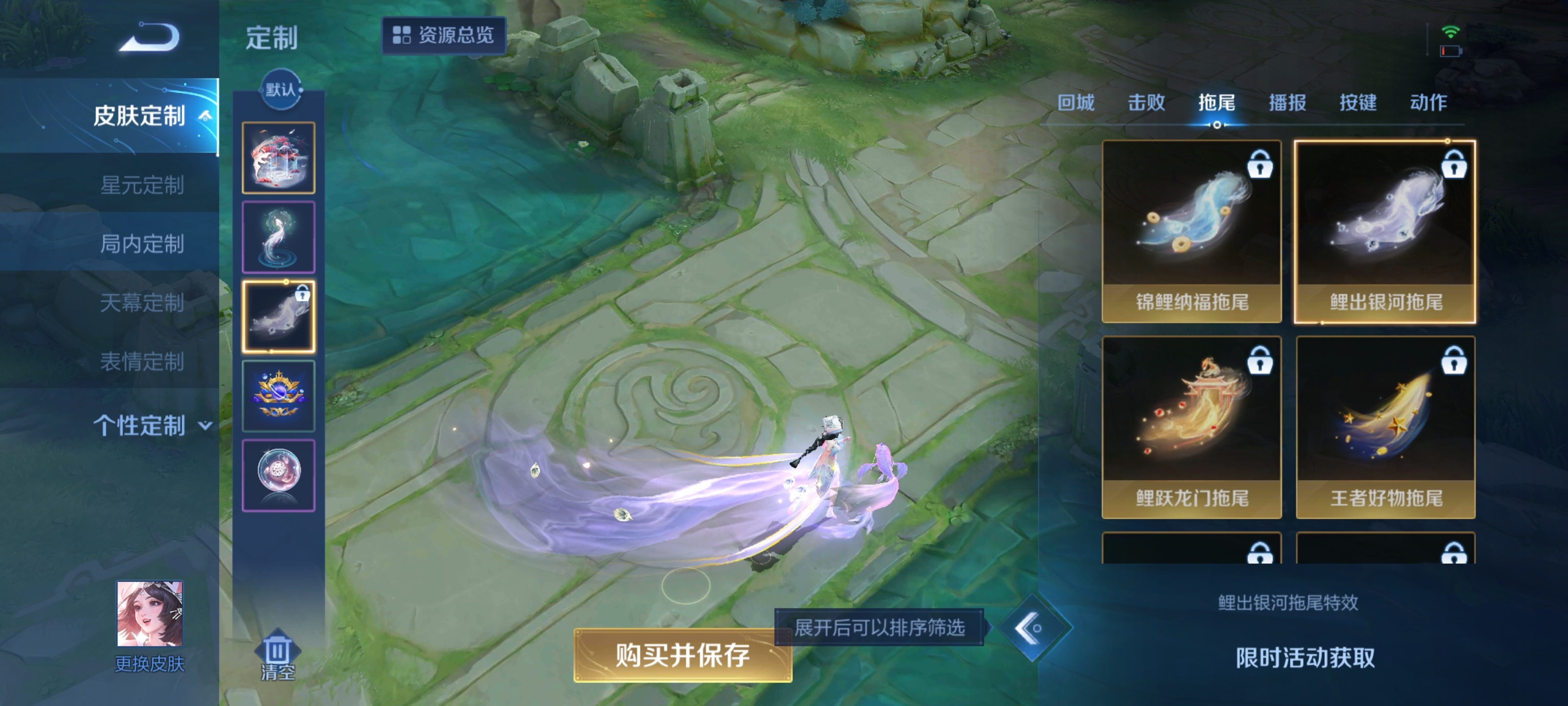Open the 资源总览 resource overview

(x=444, y=35)
